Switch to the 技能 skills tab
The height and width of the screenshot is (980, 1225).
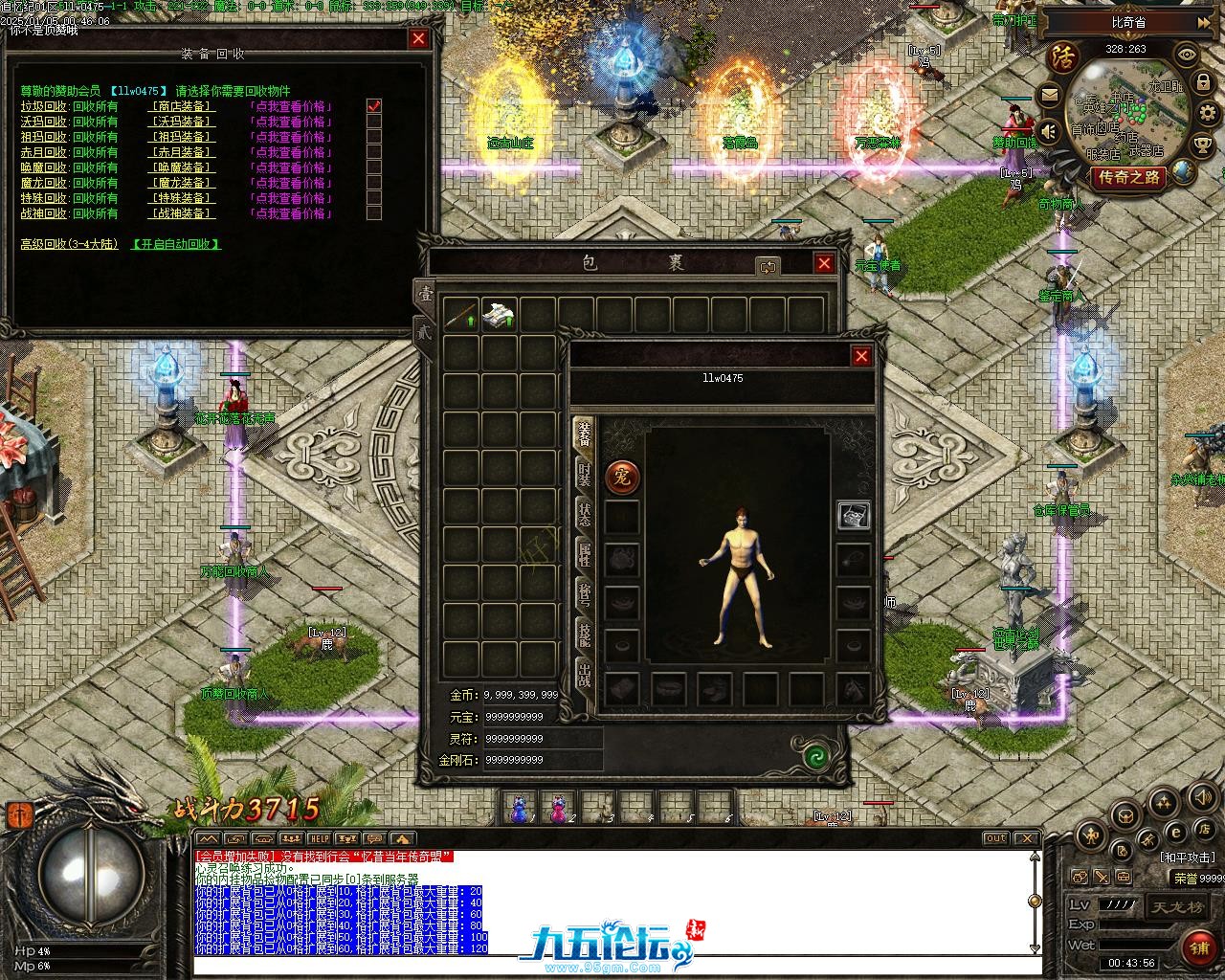click(x=583, y=634)
